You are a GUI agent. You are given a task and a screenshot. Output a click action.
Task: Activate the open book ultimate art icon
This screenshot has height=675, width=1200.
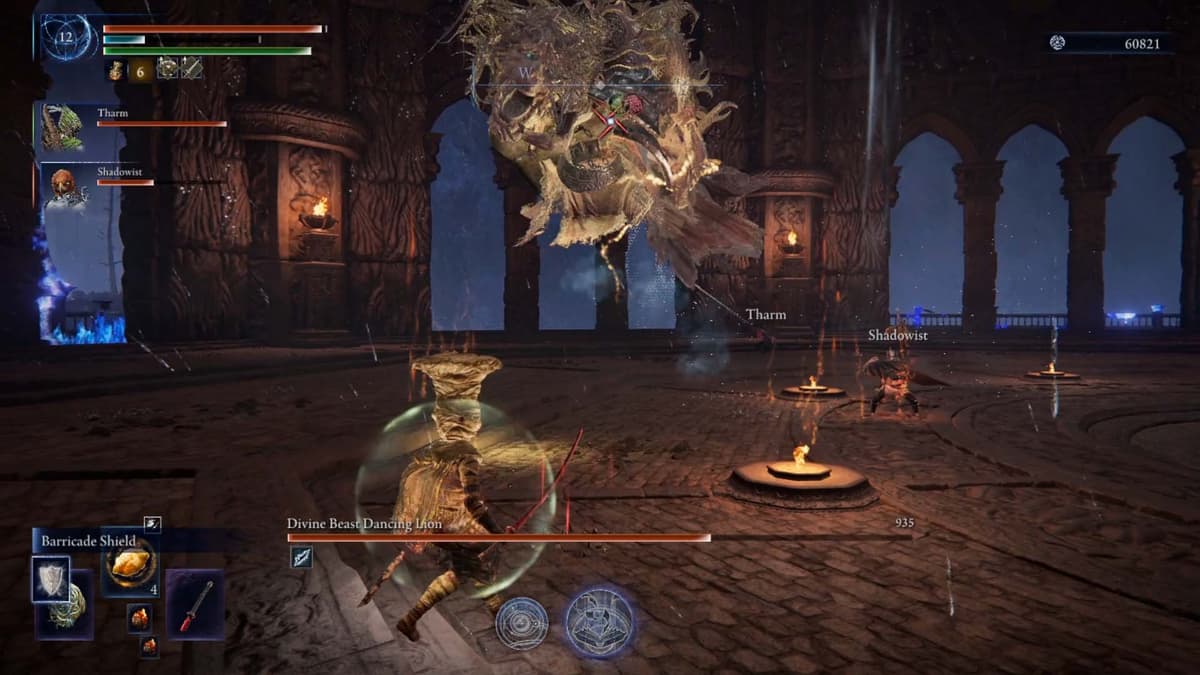click(600, 621)
